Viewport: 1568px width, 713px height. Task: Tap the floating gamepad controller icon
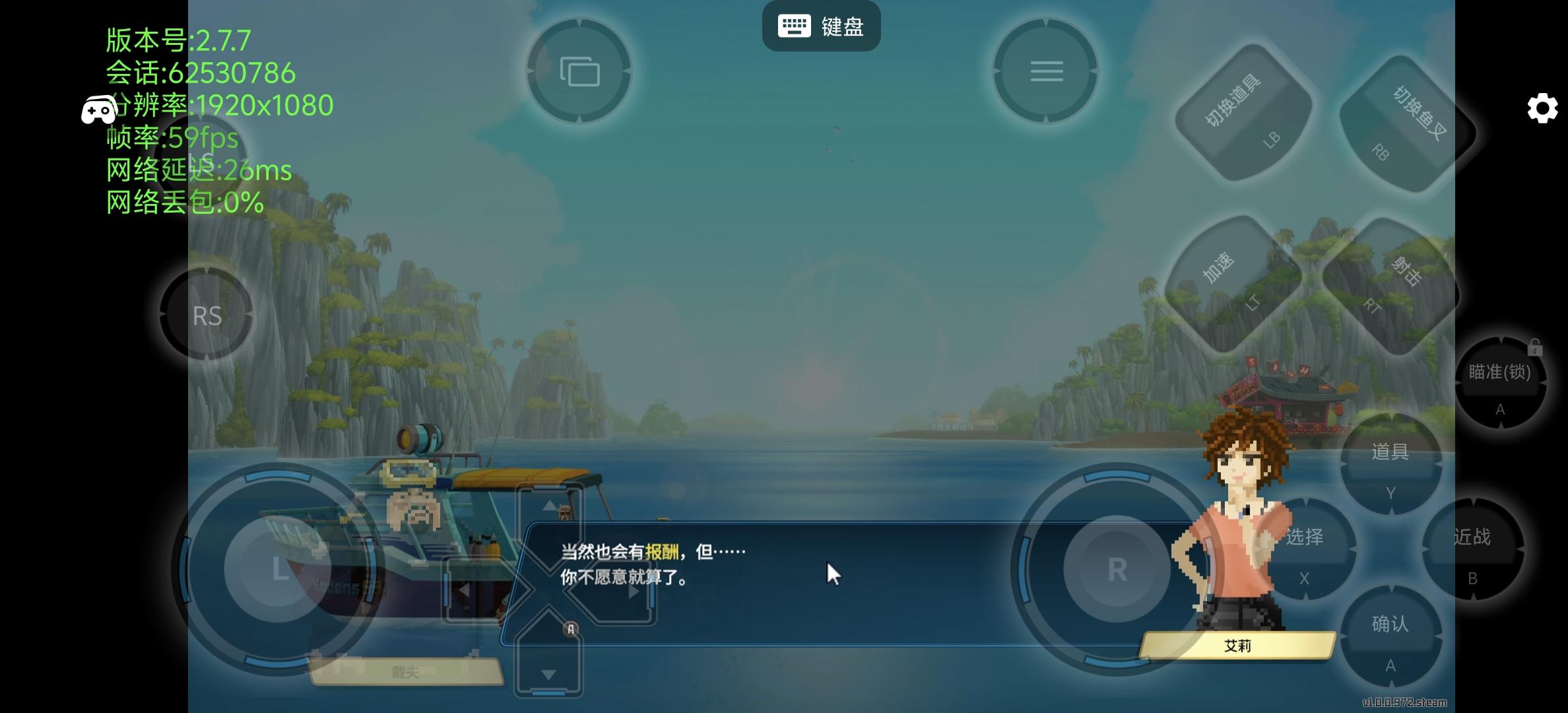click(98, 110)
